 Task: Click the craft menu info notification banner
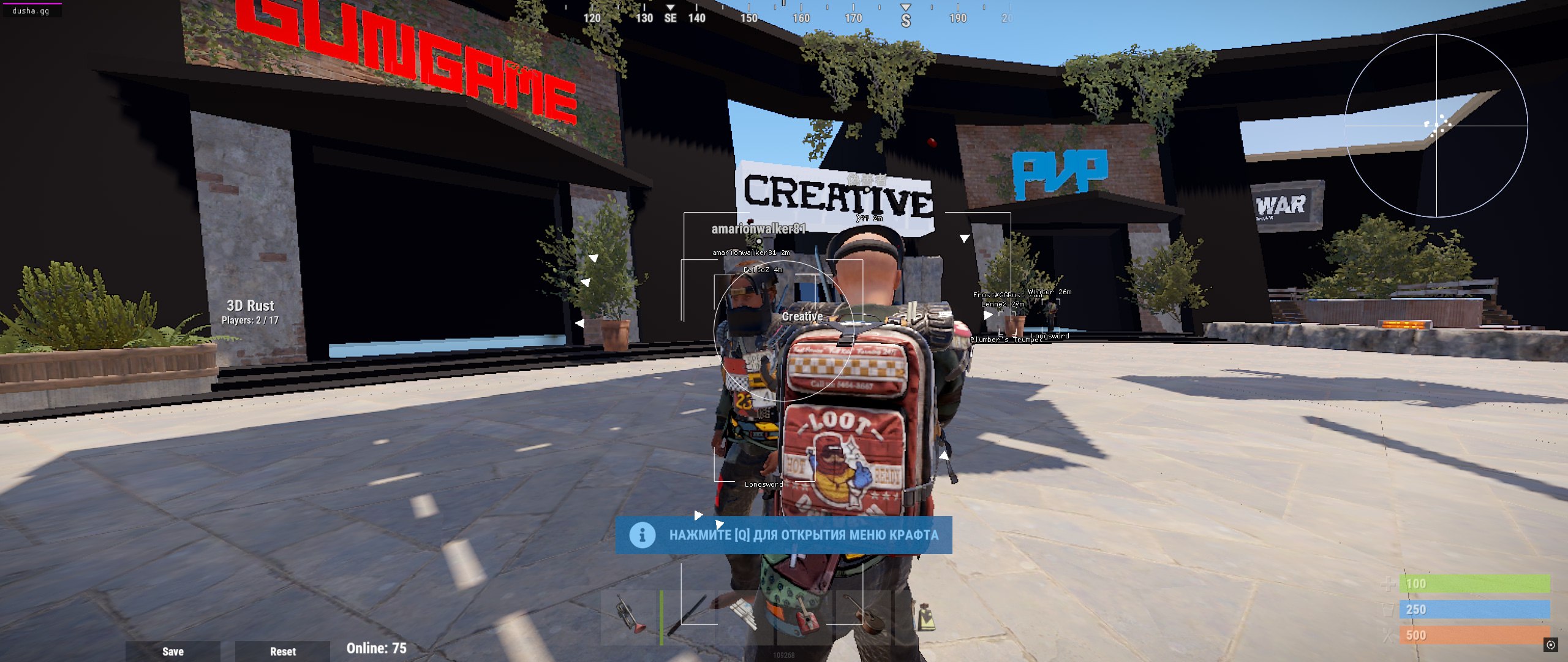(783, 535)
